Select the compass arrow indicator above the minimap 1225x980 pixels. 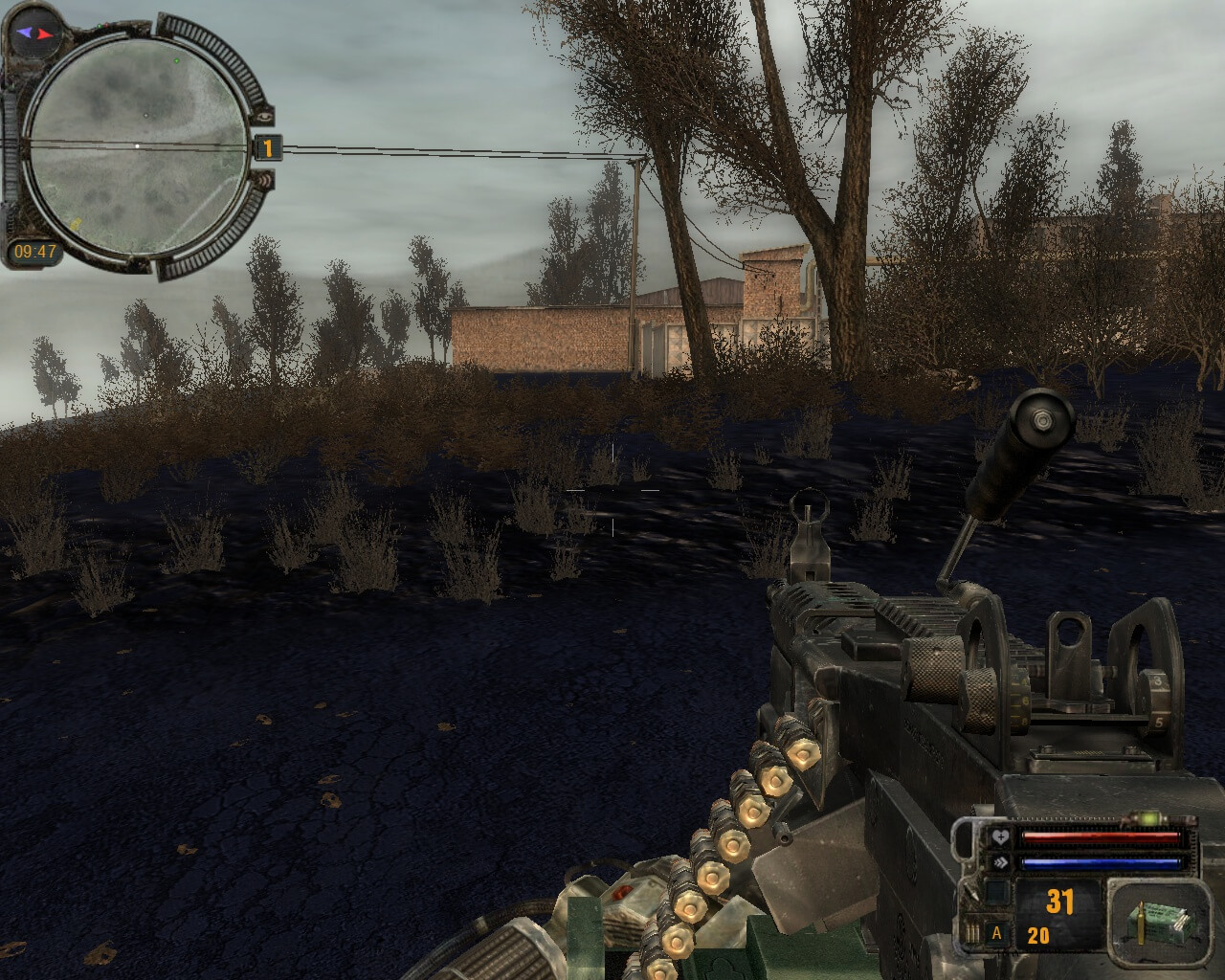point(33,33)
